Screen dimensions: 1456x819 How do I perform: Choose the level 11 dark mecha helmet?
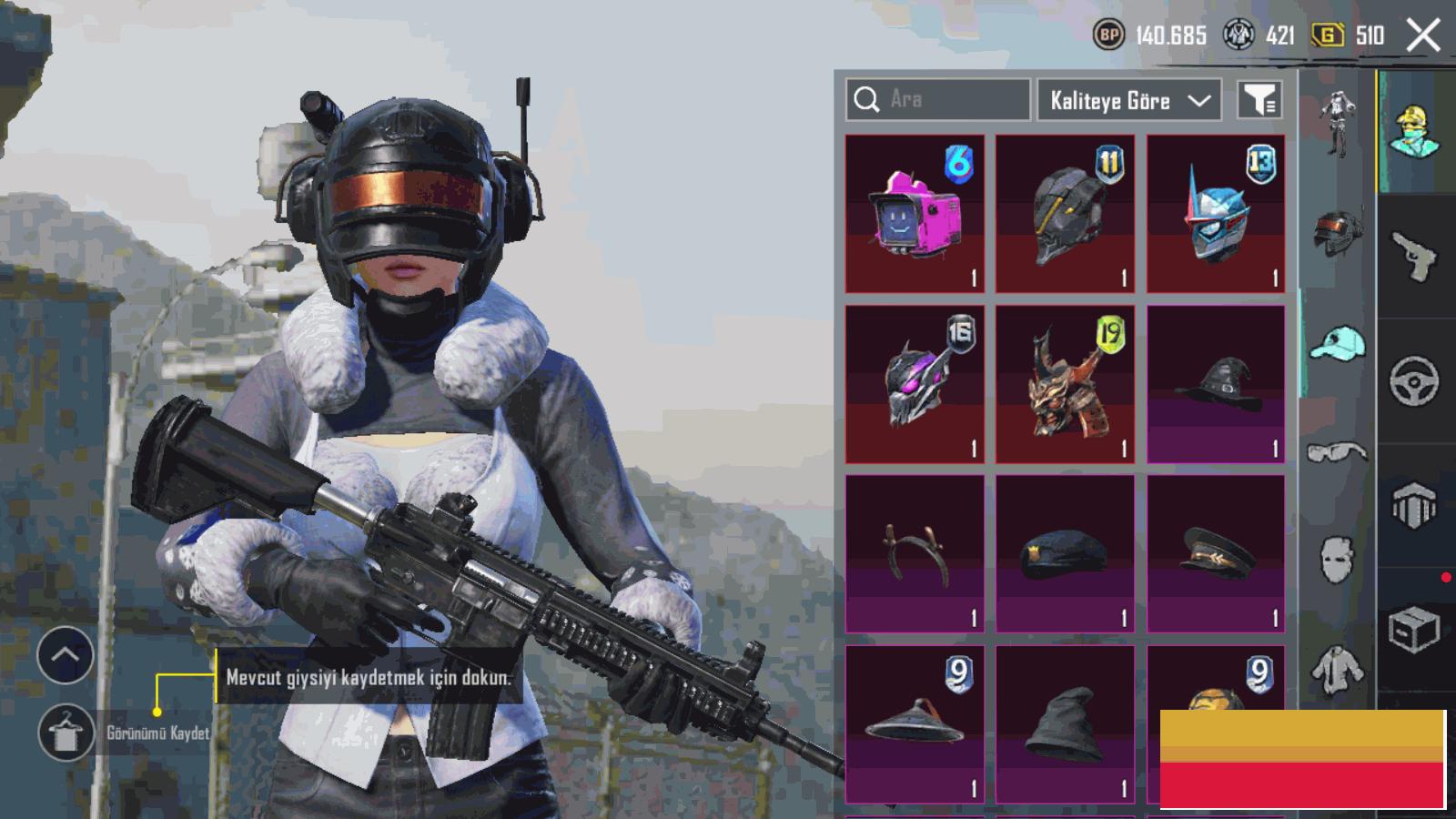click(1065, 214)
